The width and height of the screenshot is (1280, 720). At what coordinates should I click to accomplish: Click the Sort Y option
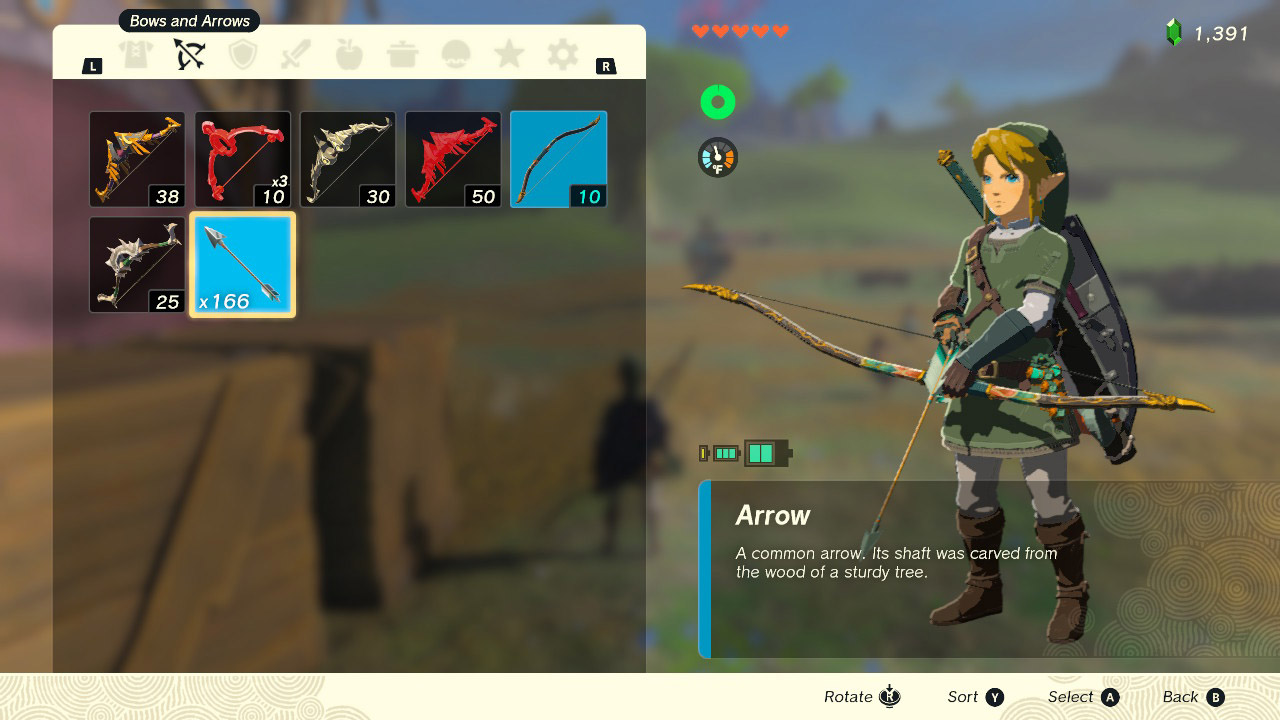pyautogui.click(x=975, y=696)
